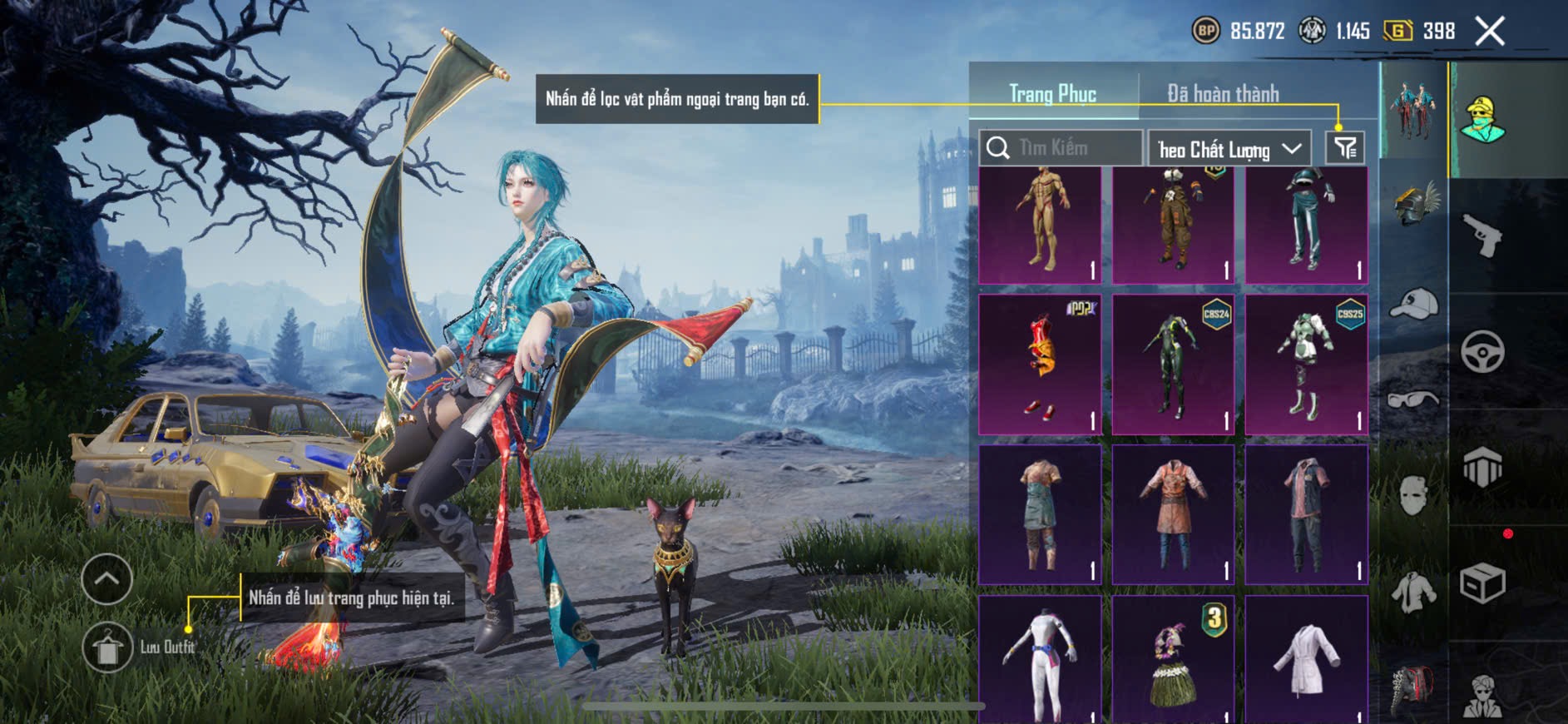Toggle the owned-items filter funnel button
The width and height of the screenshot is (1568, 724).
[x=1345, y=148]
